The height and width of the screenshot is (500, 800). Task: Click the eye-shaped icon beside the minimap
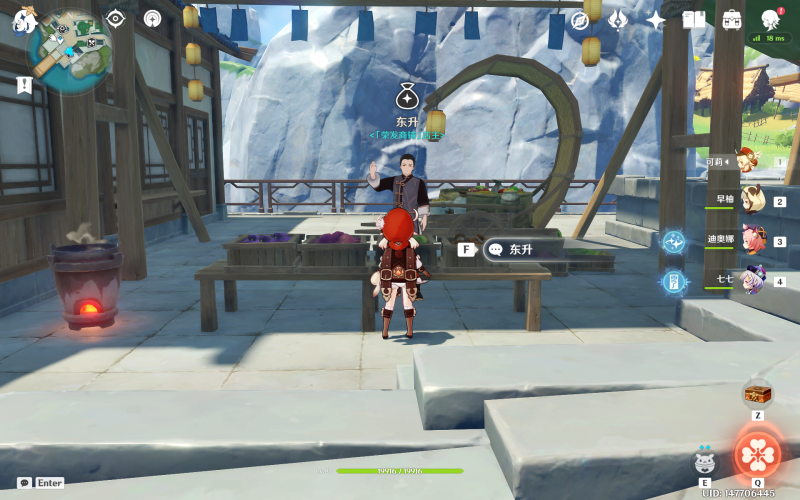[x=116, y=18]
